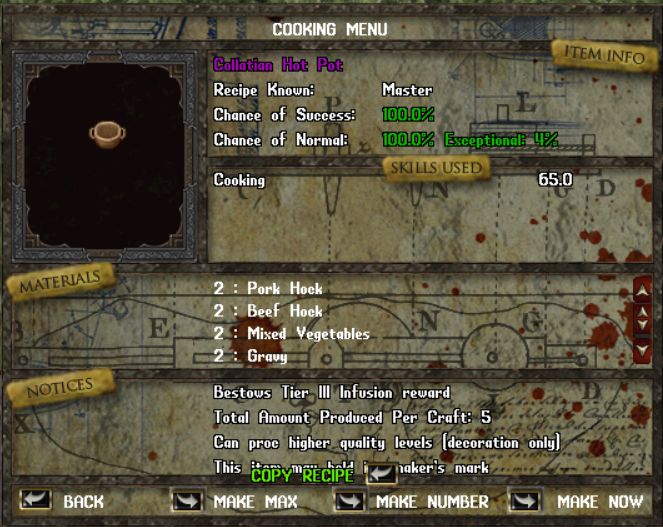Copy the recipe using the Copy Recipe button

click(x=381, y=475)
